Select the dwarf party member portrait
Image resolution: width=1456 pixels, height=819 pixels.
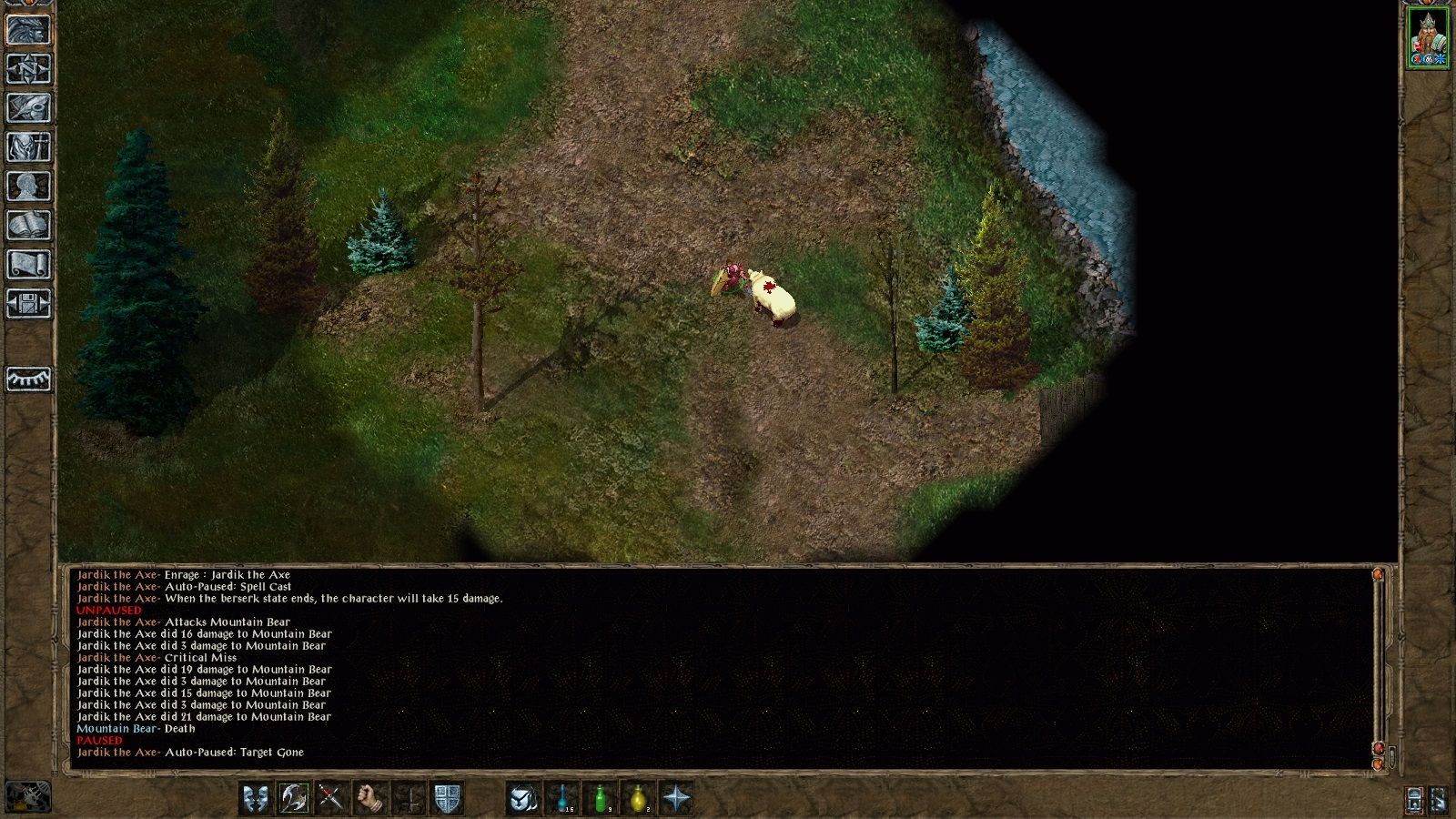click(x=1428, y=36)
